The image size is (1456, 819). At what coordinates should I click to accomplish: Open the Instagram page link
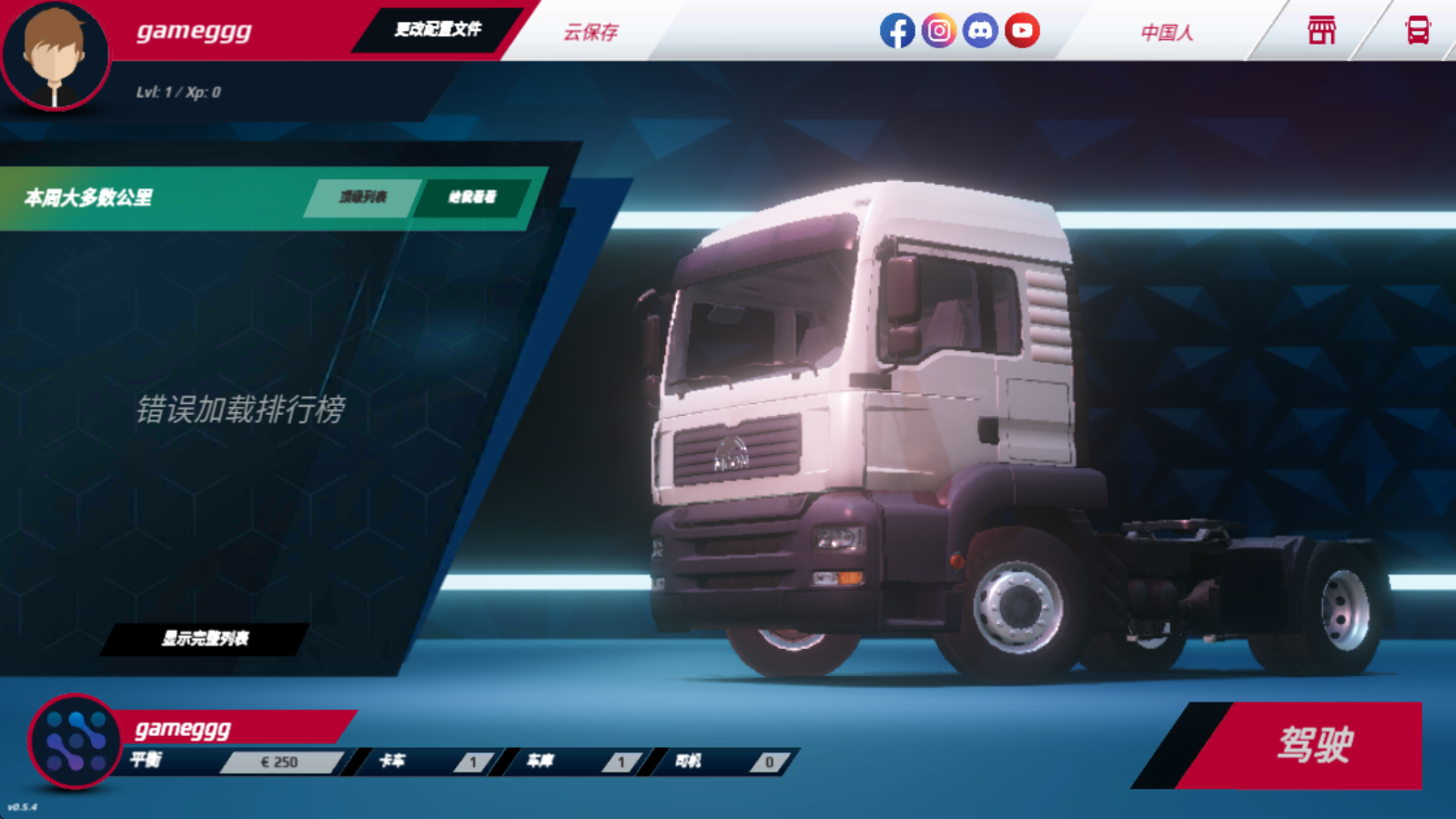click(938, 31)
